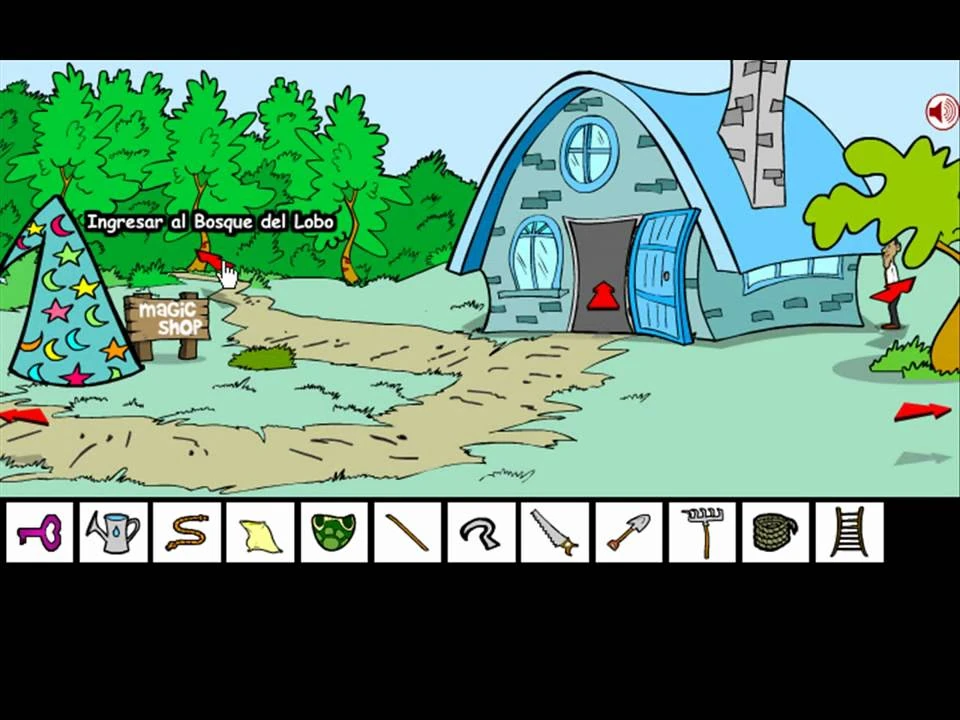Select the watering can inventory slot
Image resolution: width=960 pixels, height=720 pixels.
(113, 532)
